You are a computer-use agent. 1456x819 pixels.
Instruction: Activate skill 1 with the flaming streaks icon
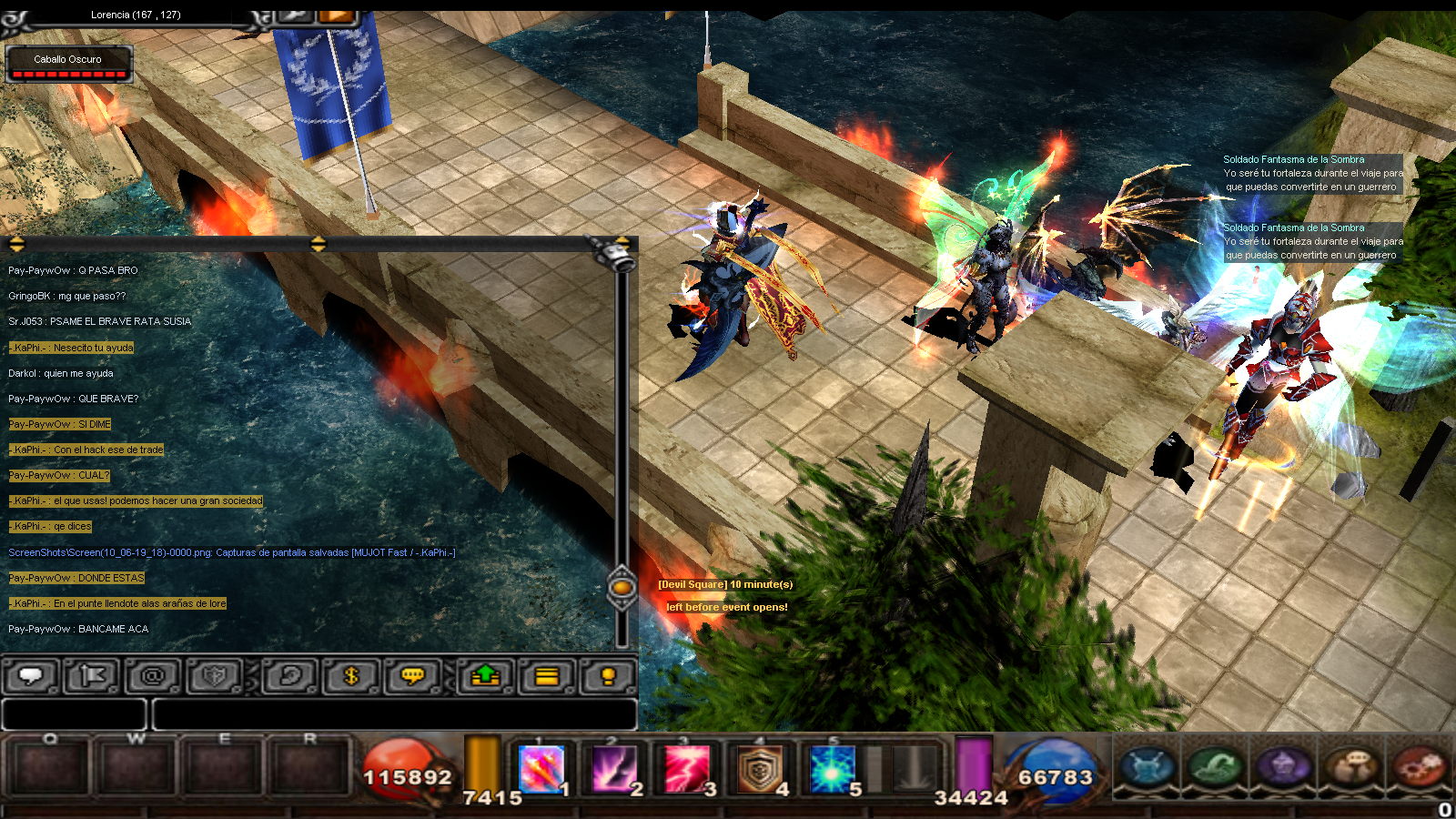click(x=542, y=769)
